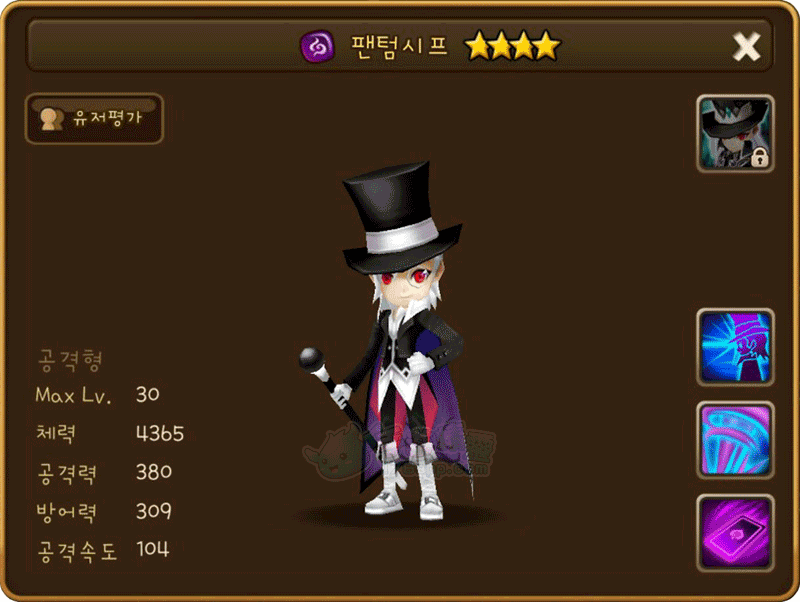Select the pink and blue cards skill icon
800x602 pixels.
[735, 440]
